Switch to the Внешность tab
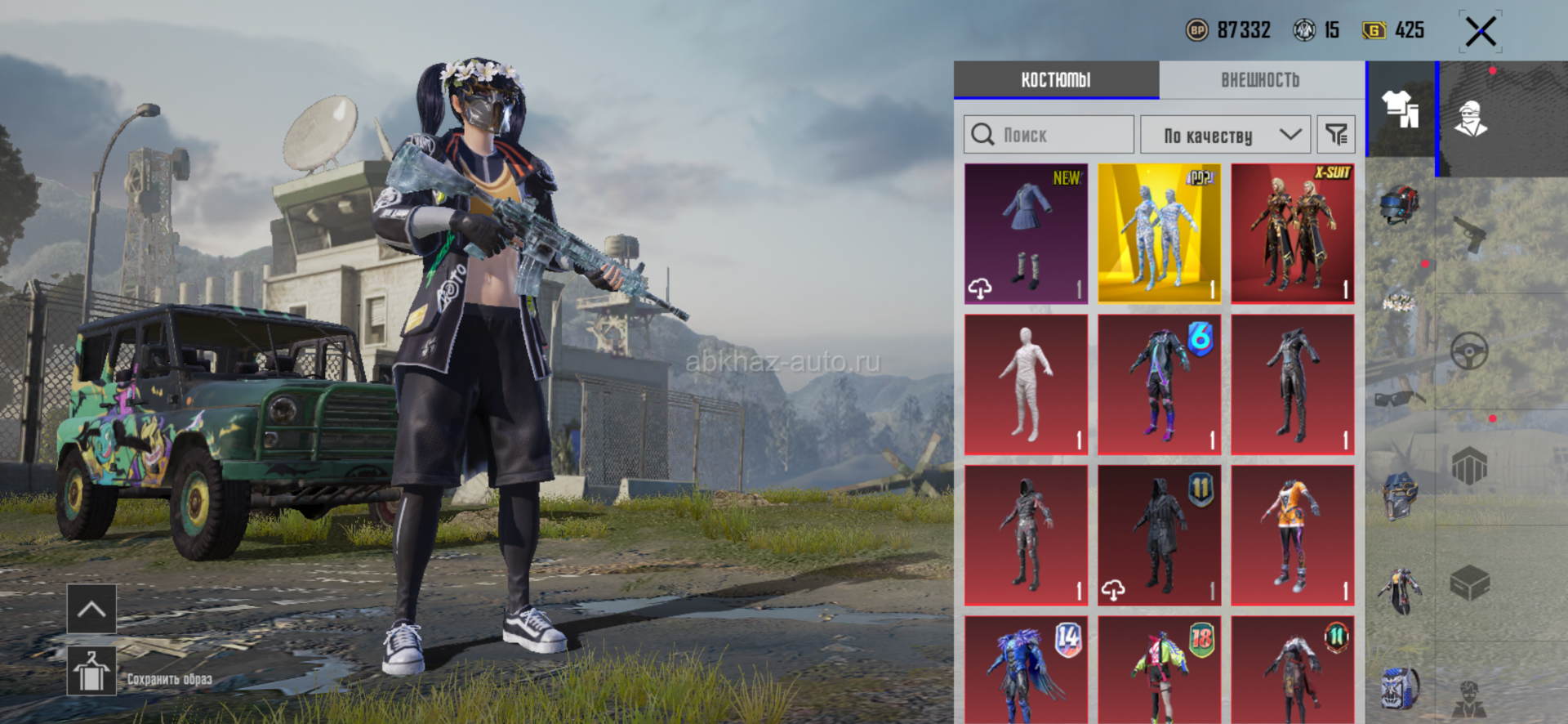The image size is (1568, 724). tap(1260, 80)
